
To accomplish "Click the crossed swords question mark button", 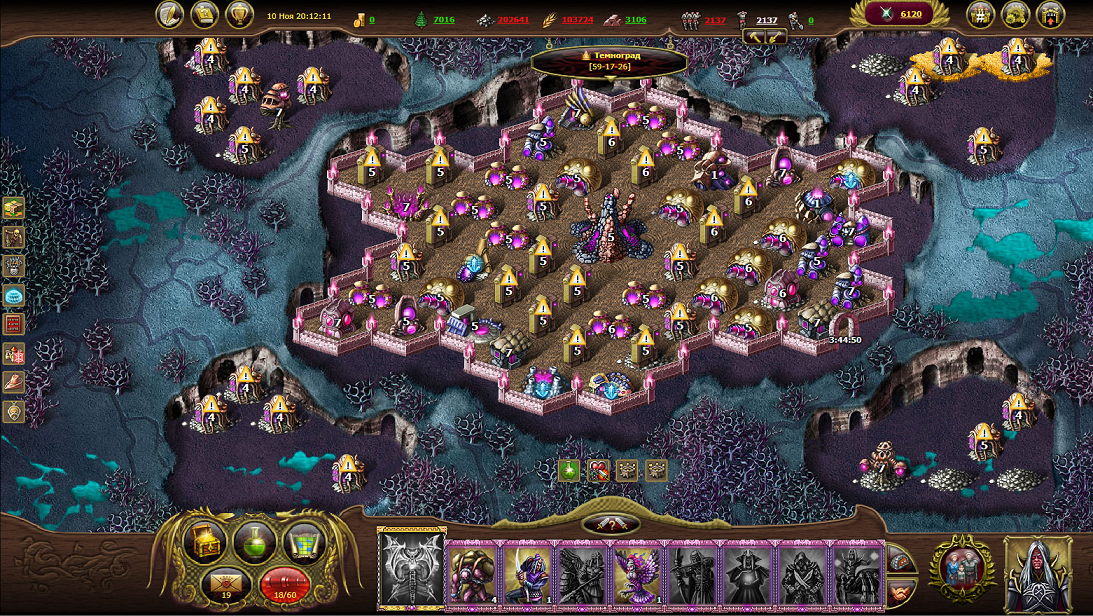I will click(612, 524).
